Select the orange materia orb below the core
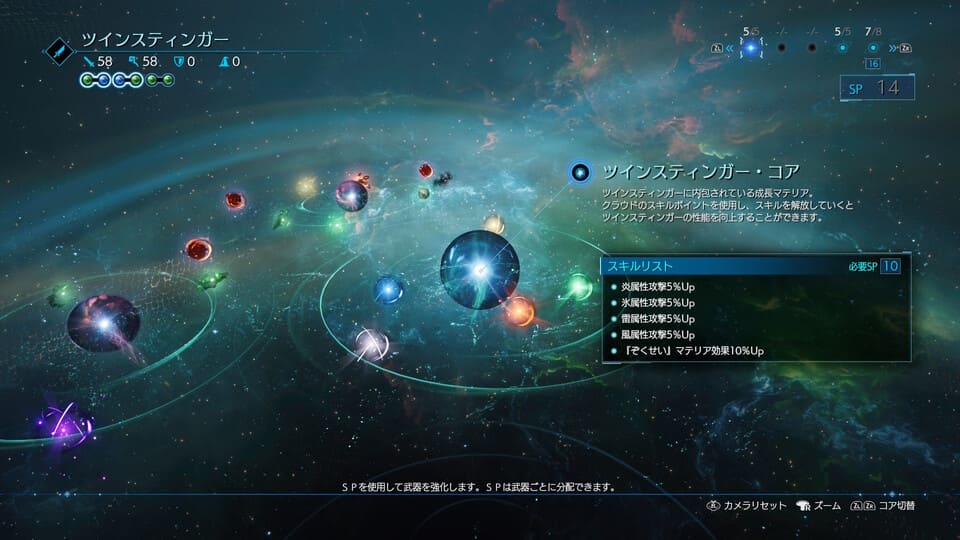The width and height of the screenshot is (960, 540). [x=519, y=311]
